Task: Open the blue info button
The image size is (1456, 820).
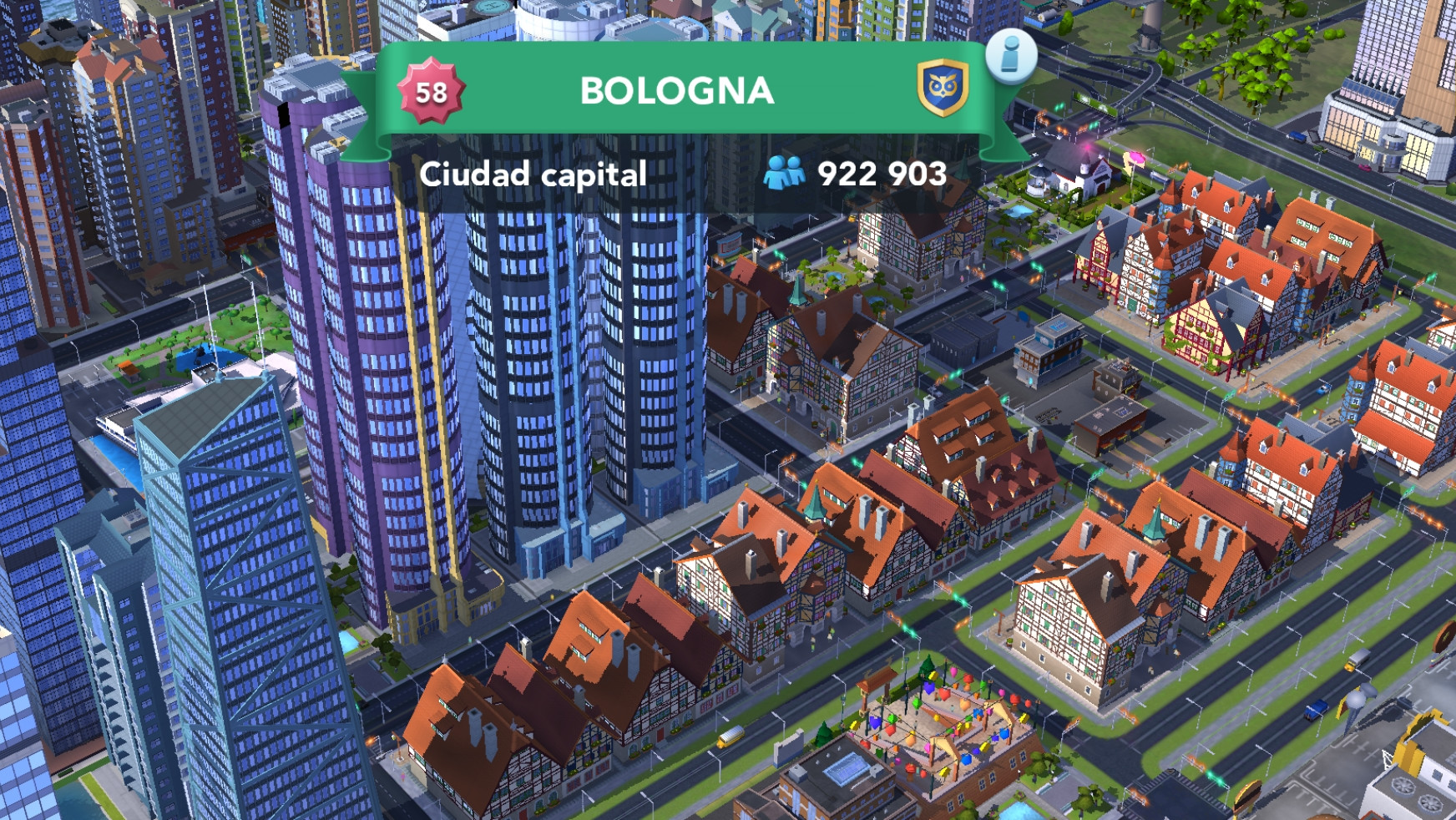Action: click(x=1011, y=55)
